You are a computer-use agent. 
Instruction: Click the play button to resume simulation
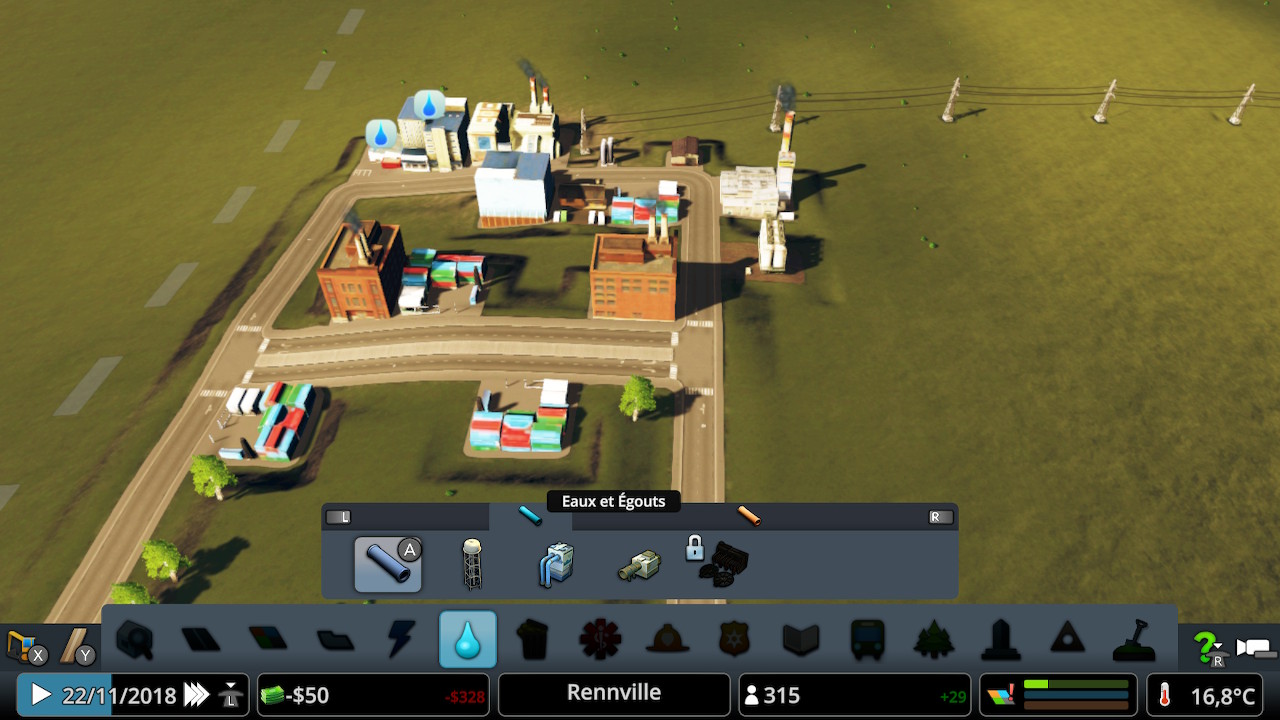tap(41, 694)
